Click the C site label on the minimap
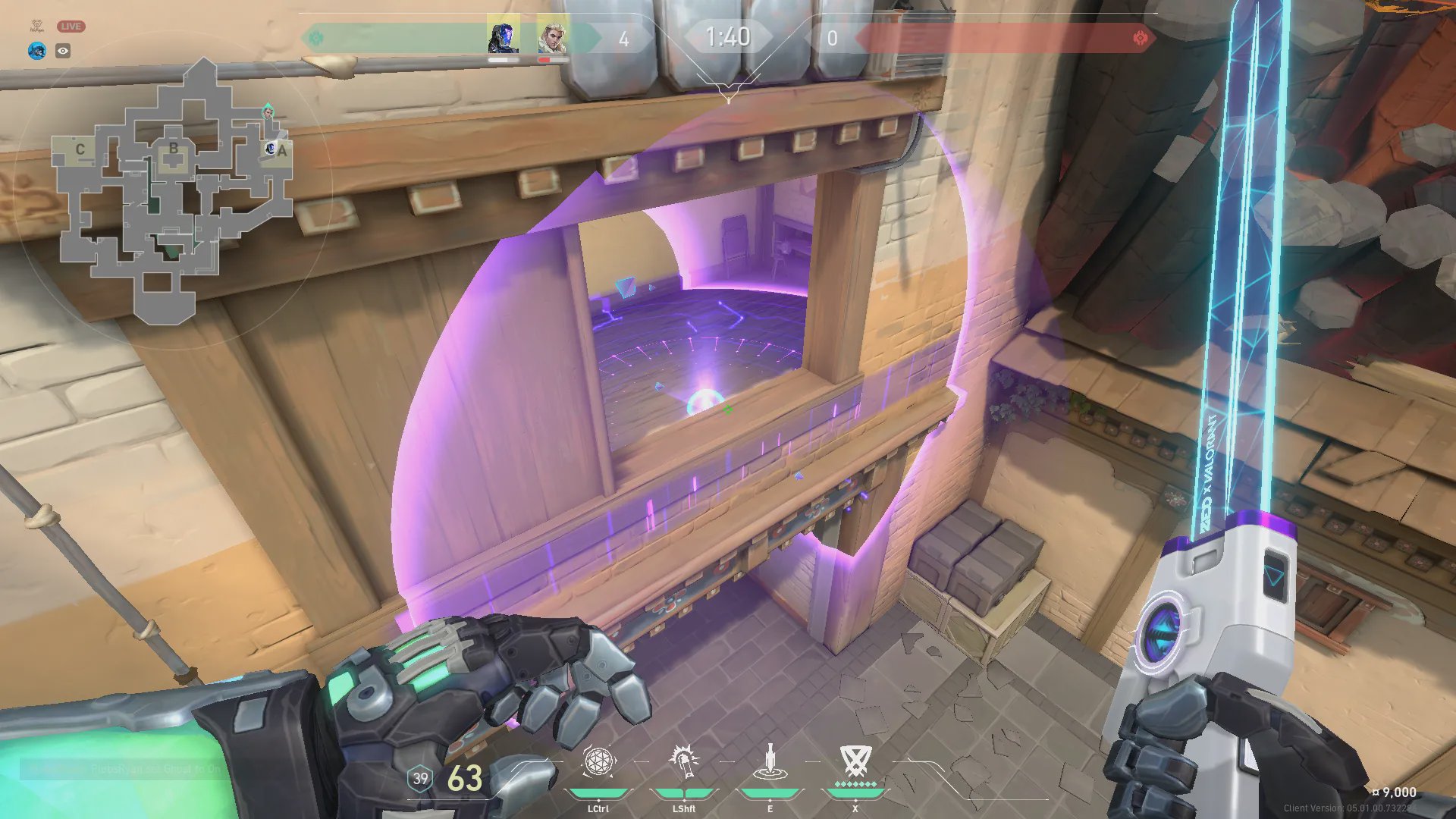The width and height of the screenshot is (1456, 819). tap(80, 149)
